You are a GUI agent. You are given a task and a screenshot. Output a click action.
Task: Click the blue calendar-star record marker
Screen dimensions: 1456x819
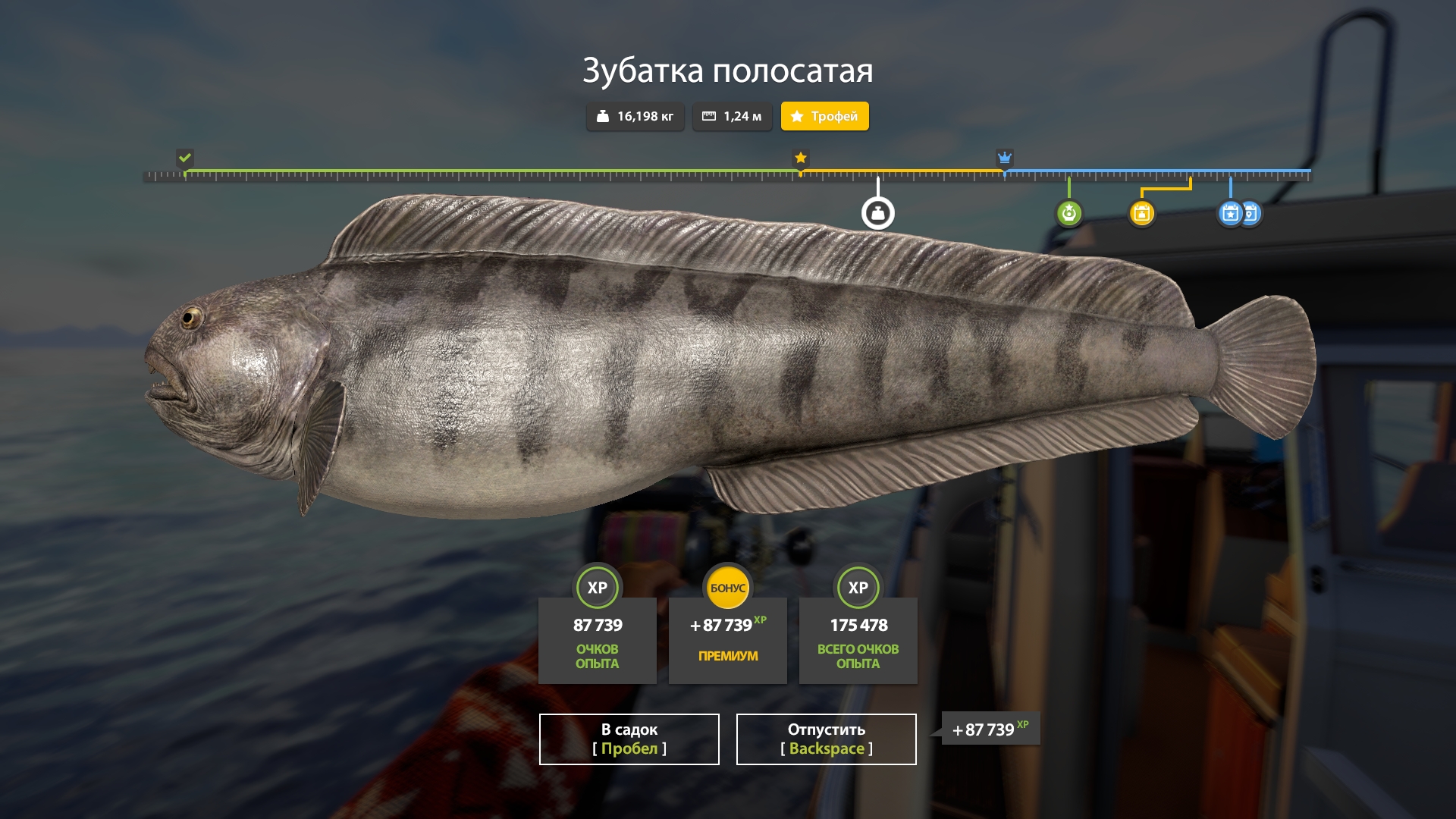pos(1230,213)
